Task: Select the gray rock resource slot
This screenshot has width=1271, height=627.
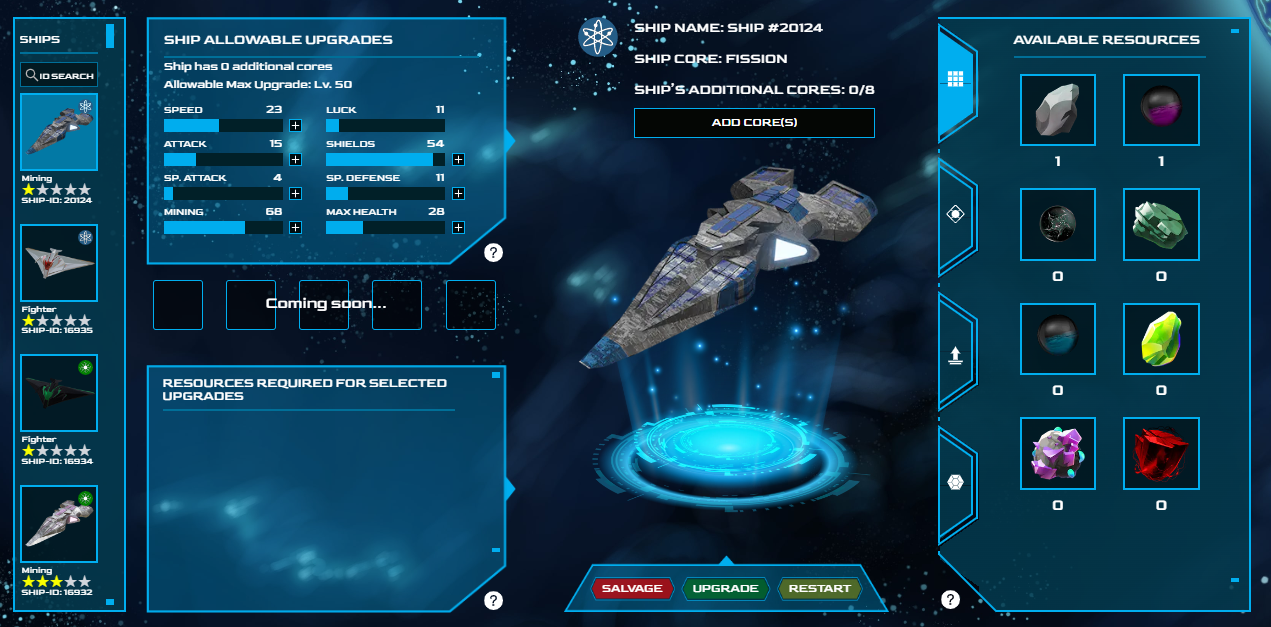Action: (1057, 111)
